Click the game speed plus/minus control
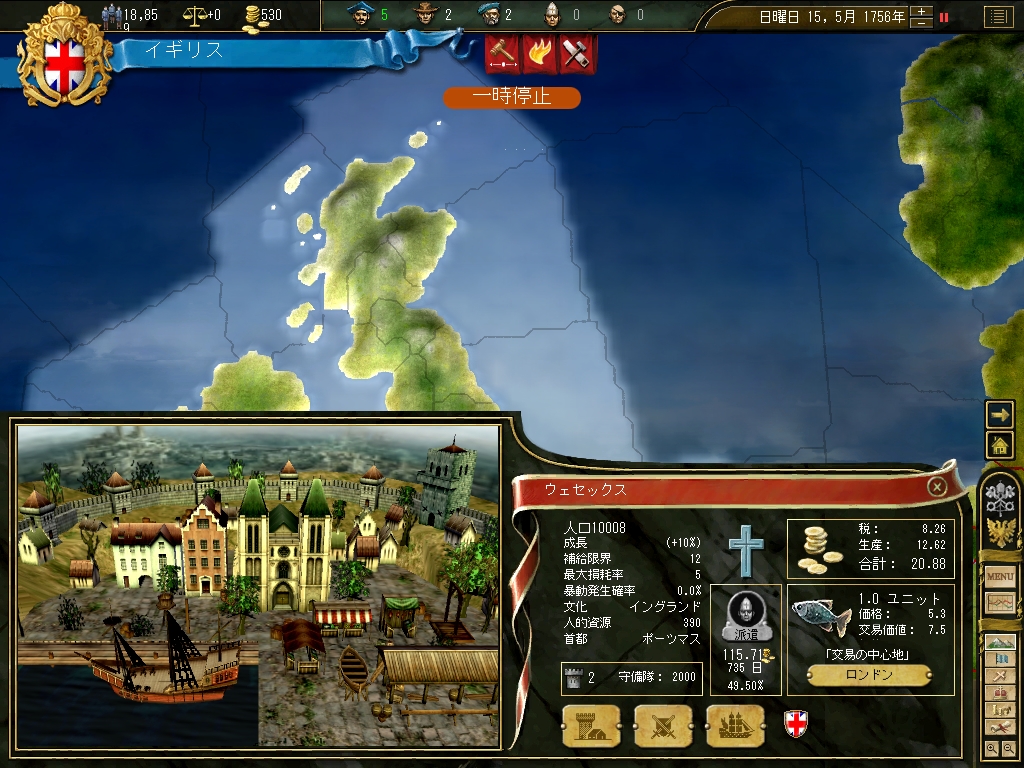Viewport: 1024px width, 768px height. [921, 17]
